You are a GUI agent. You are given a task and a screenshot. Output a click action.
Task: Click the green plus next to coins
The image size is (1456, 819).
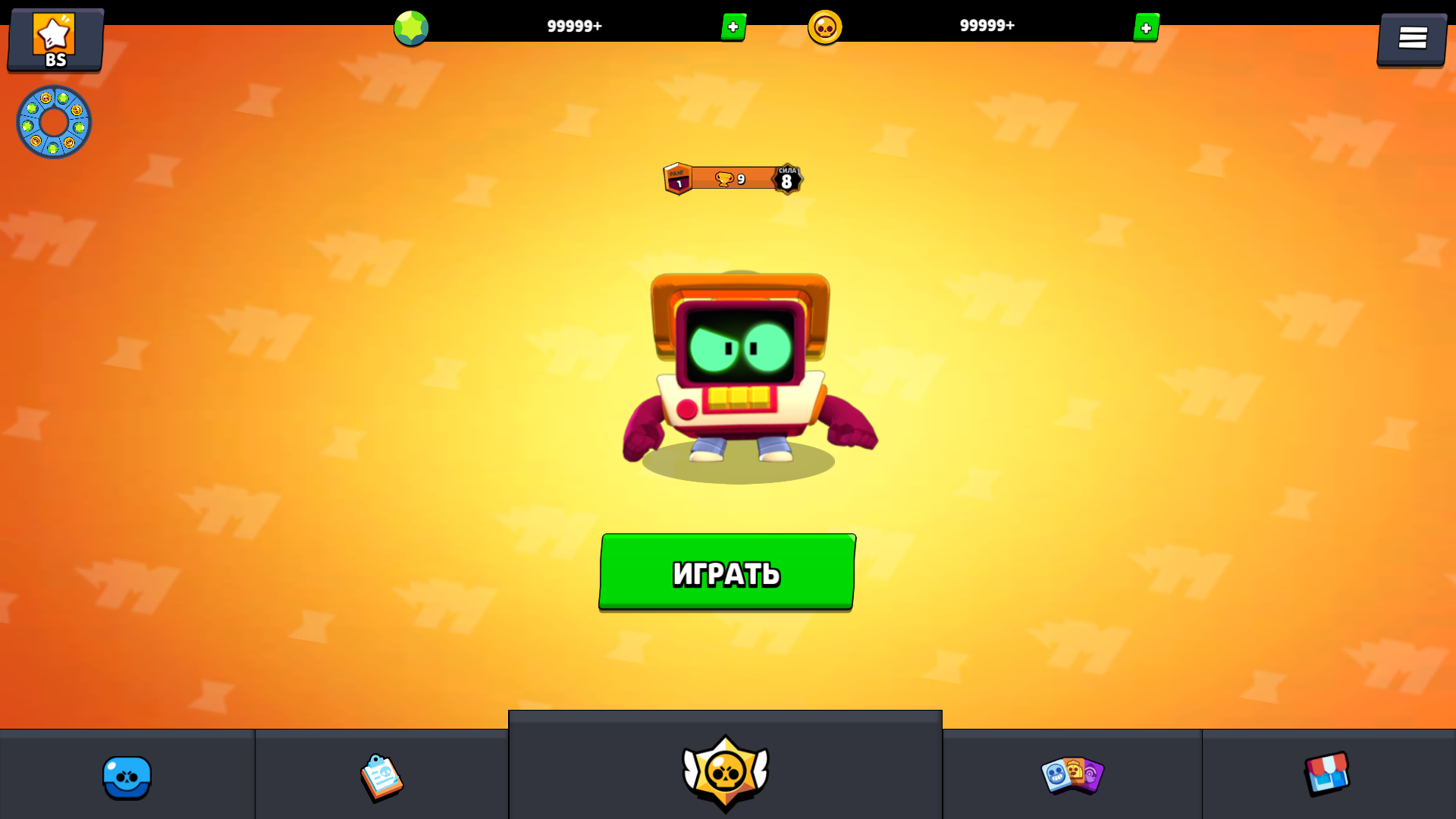pos(1145,28)
